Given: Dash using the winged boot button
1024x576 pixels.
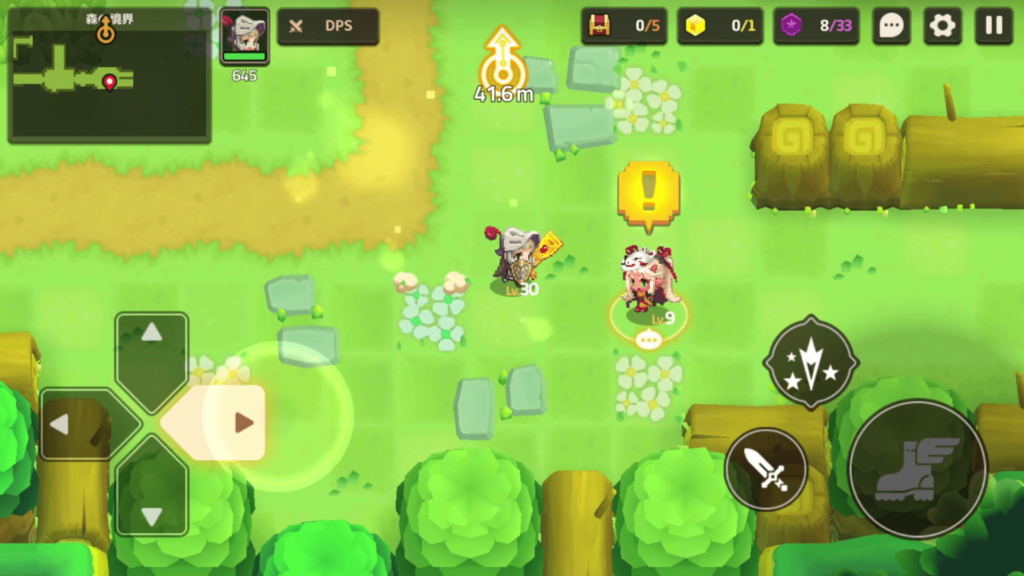Looking at the screenshot, I should [917, 469].
